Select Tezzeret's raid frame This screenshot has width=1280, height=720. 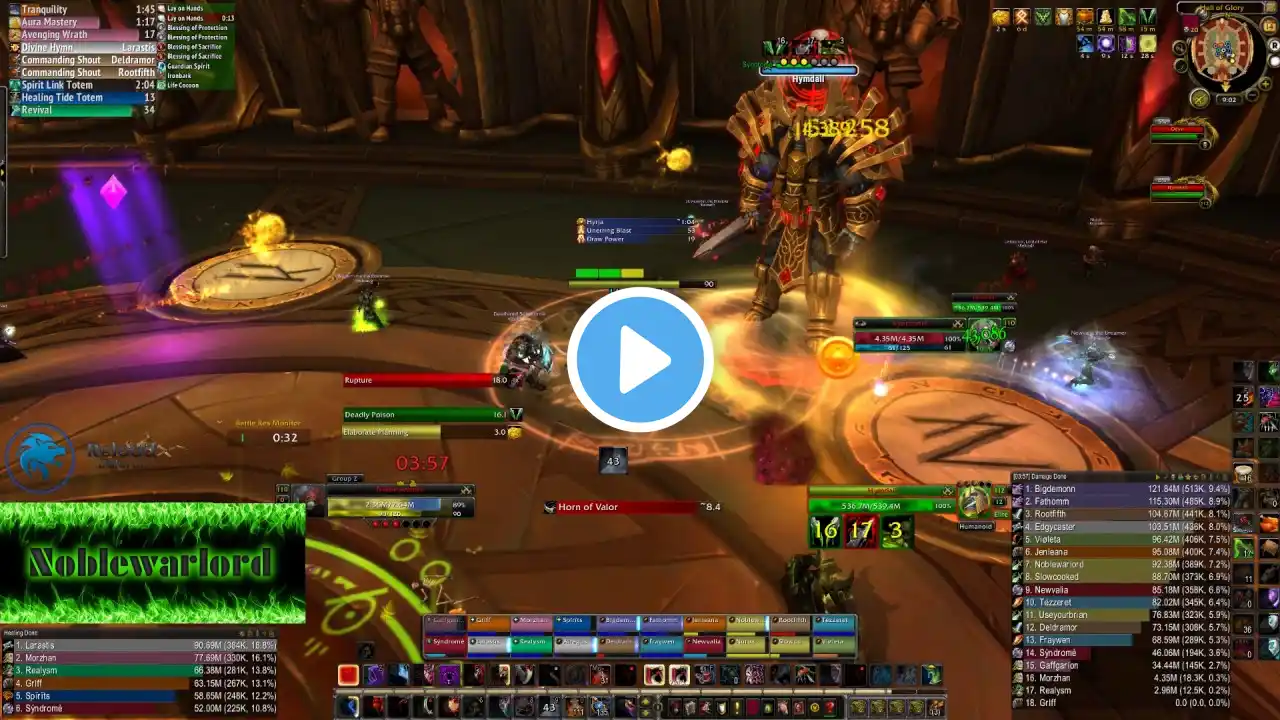(833, 621)
